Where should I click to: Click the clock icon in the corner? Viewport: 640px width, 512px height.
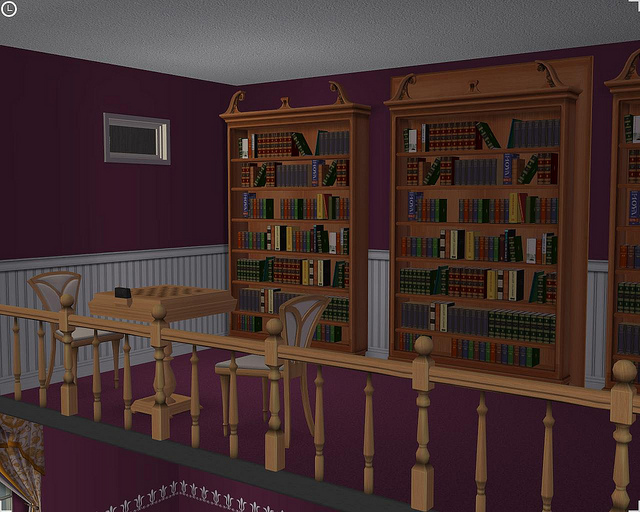9,9
